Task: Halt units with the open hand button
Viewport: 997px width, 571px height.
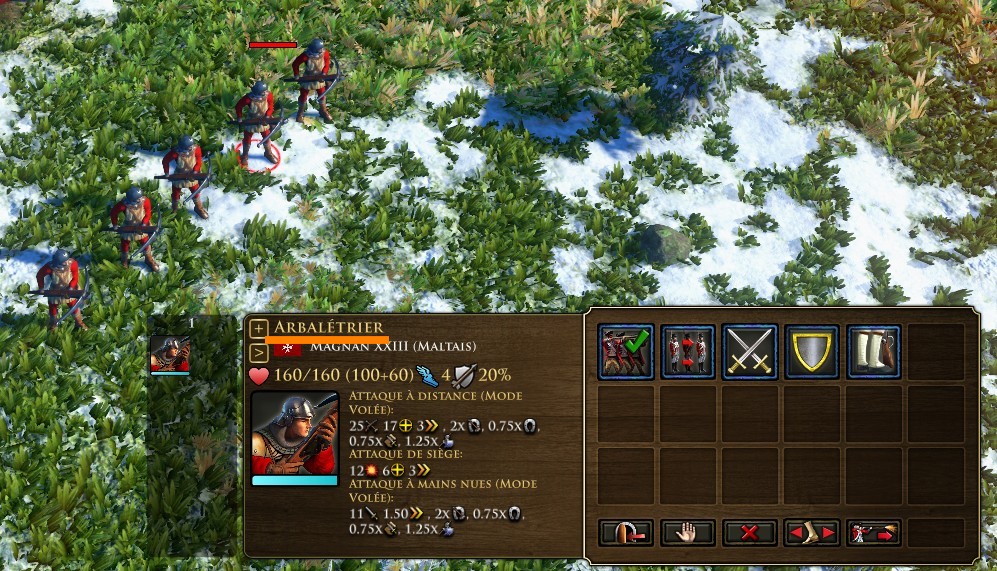Action: [687, 533]
